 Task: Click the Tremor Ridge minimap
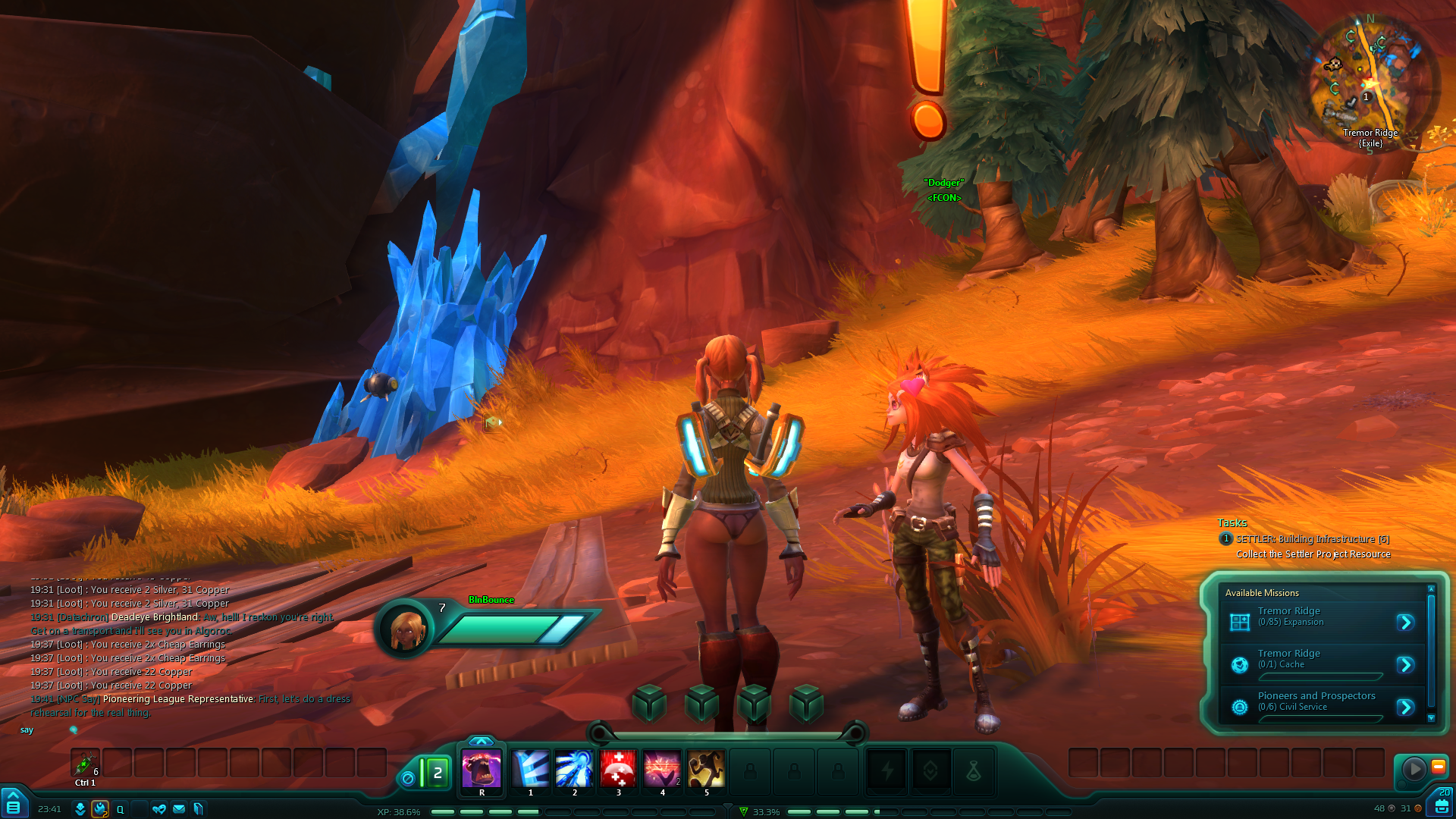1370,81
